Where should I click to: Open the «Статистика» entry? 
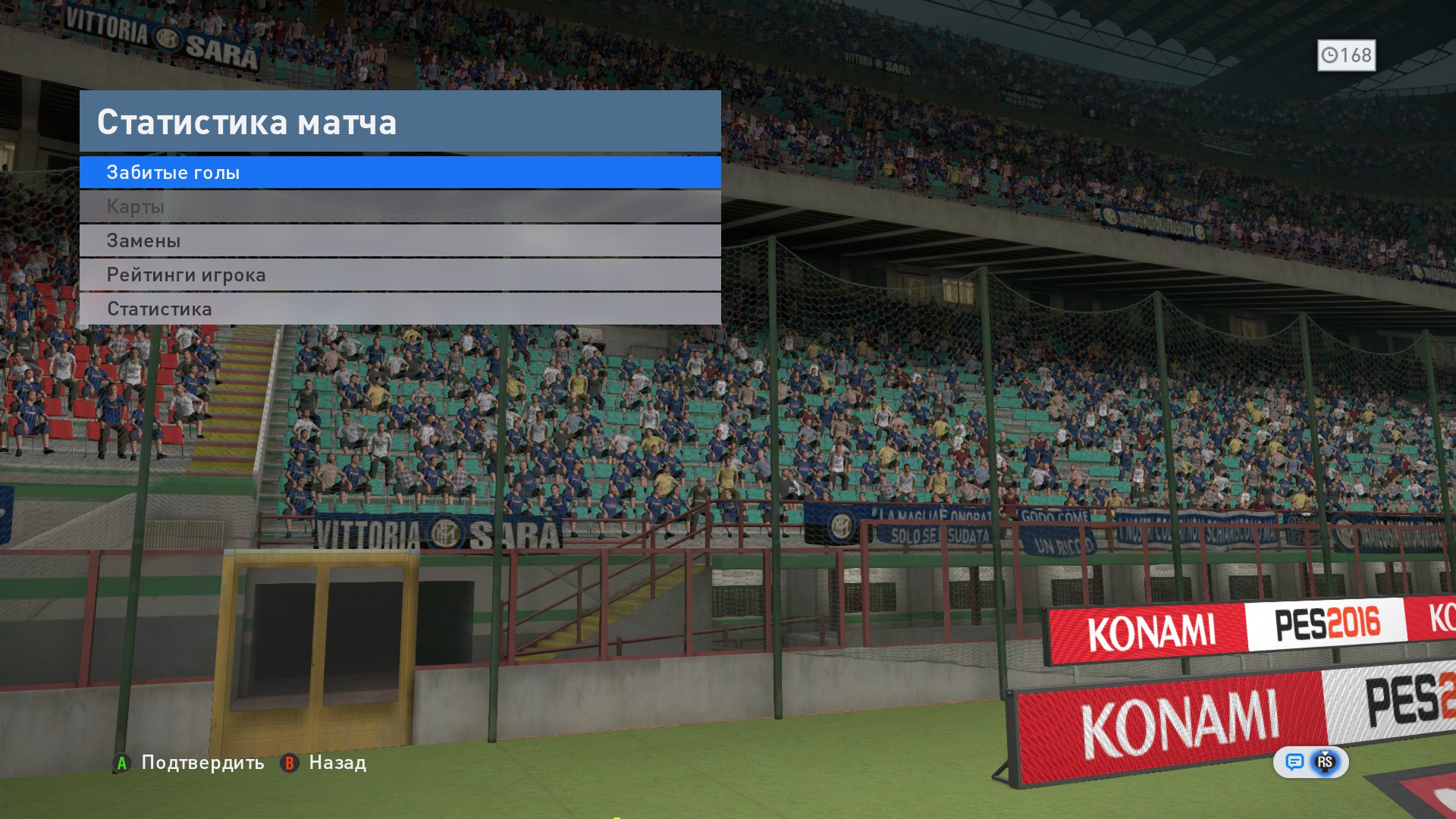(400, 309)
